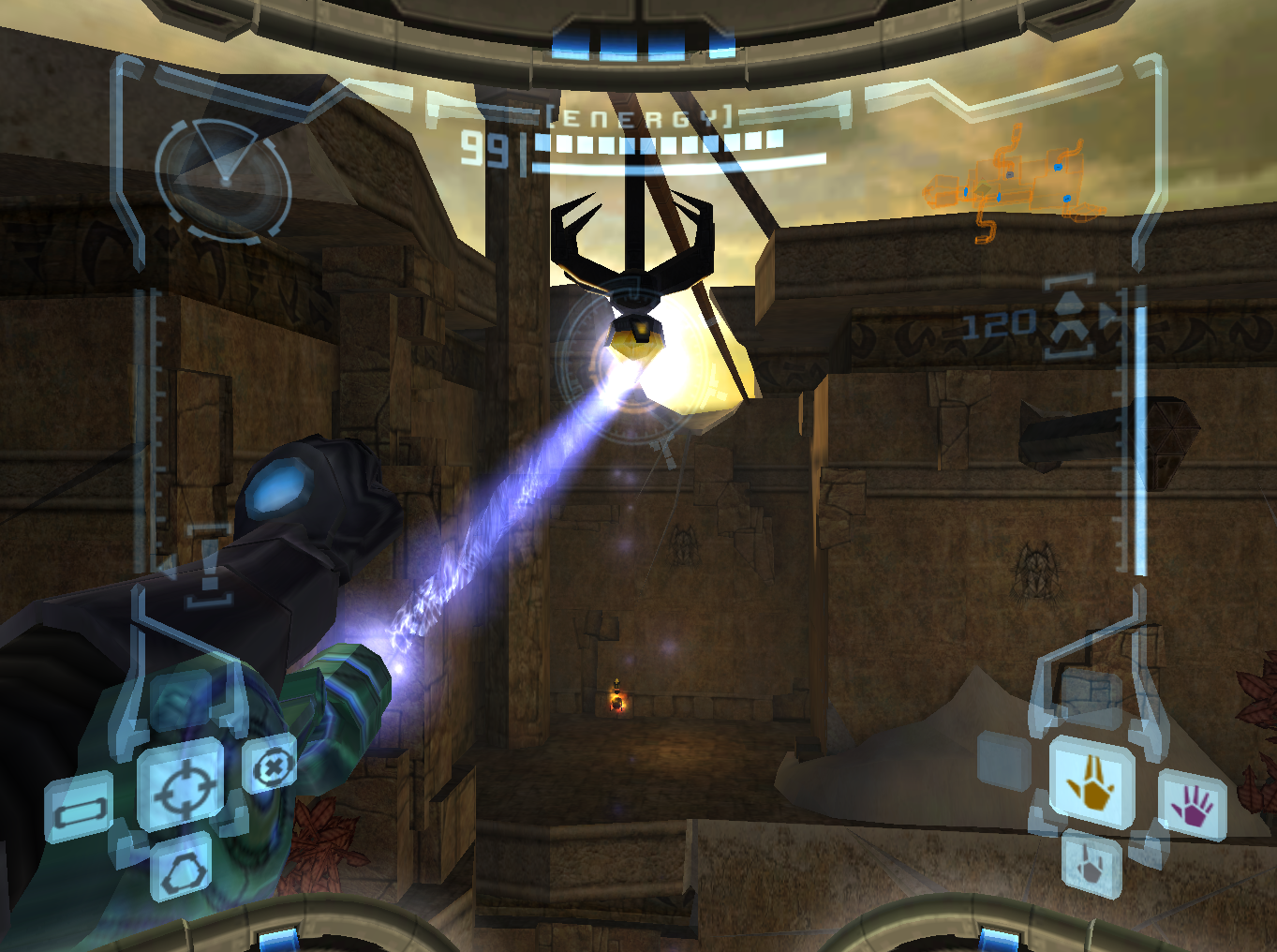
Task: Select the missile icon beside 120
Action: click(x=1070, y=320)
